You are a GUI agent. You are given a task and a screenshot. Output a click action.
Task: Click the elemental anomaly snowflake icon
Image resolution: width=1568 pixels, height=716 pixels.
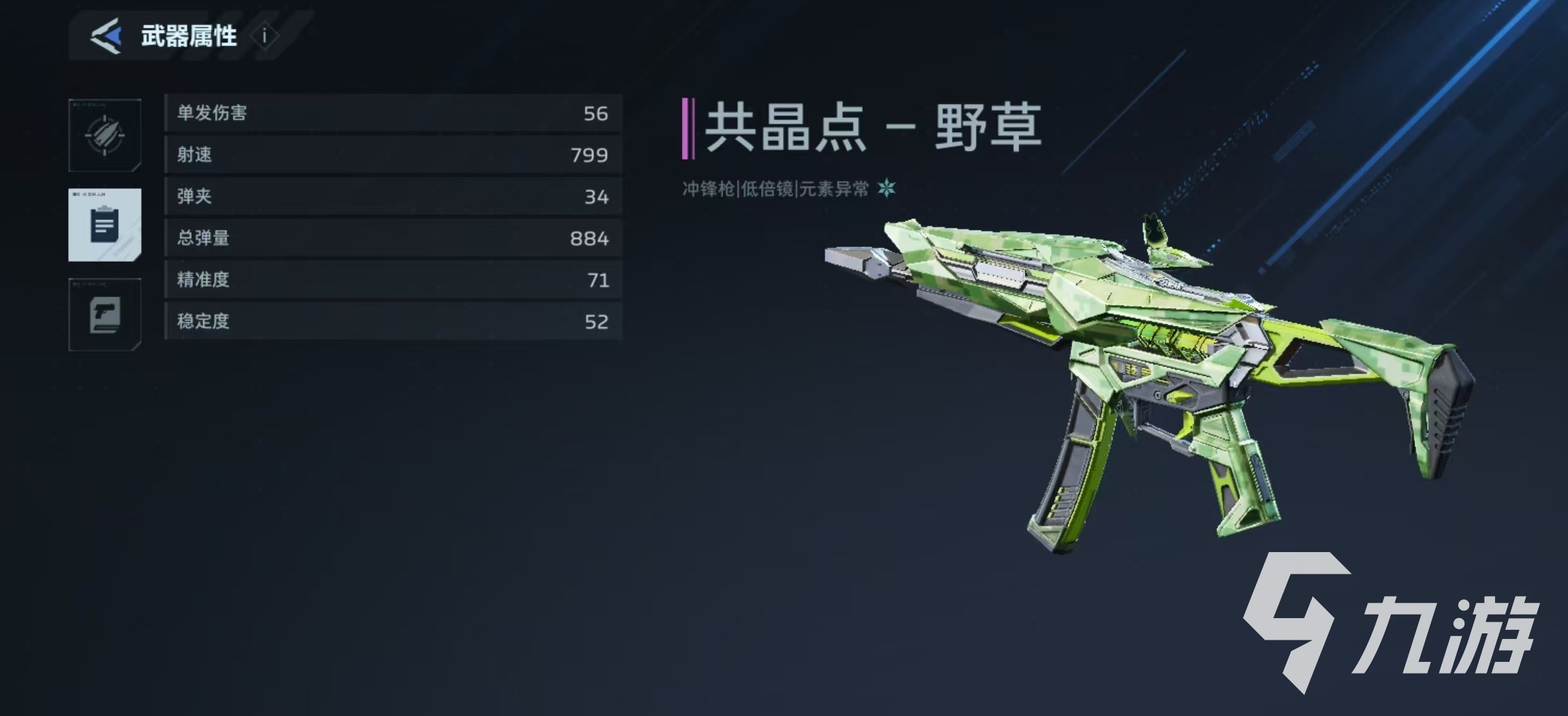click(886, 188)
